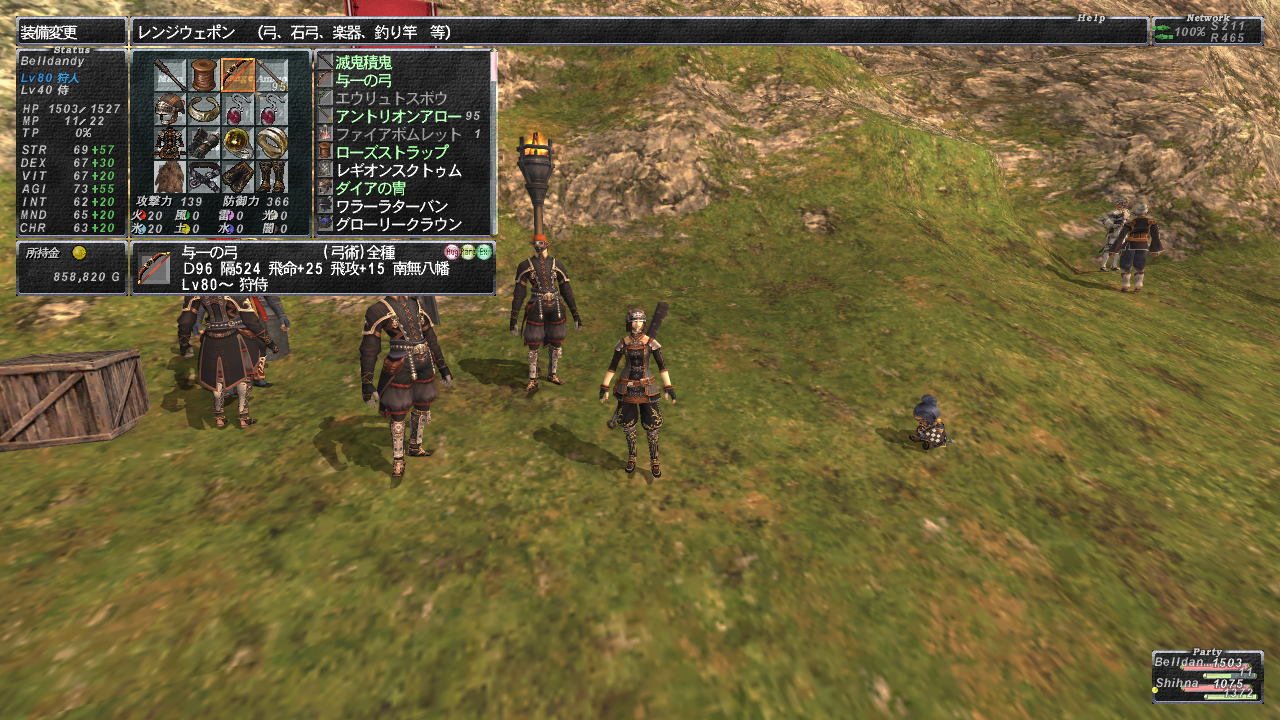
Task: Select the belt waist equipment slot
Action: coord(204,177)
